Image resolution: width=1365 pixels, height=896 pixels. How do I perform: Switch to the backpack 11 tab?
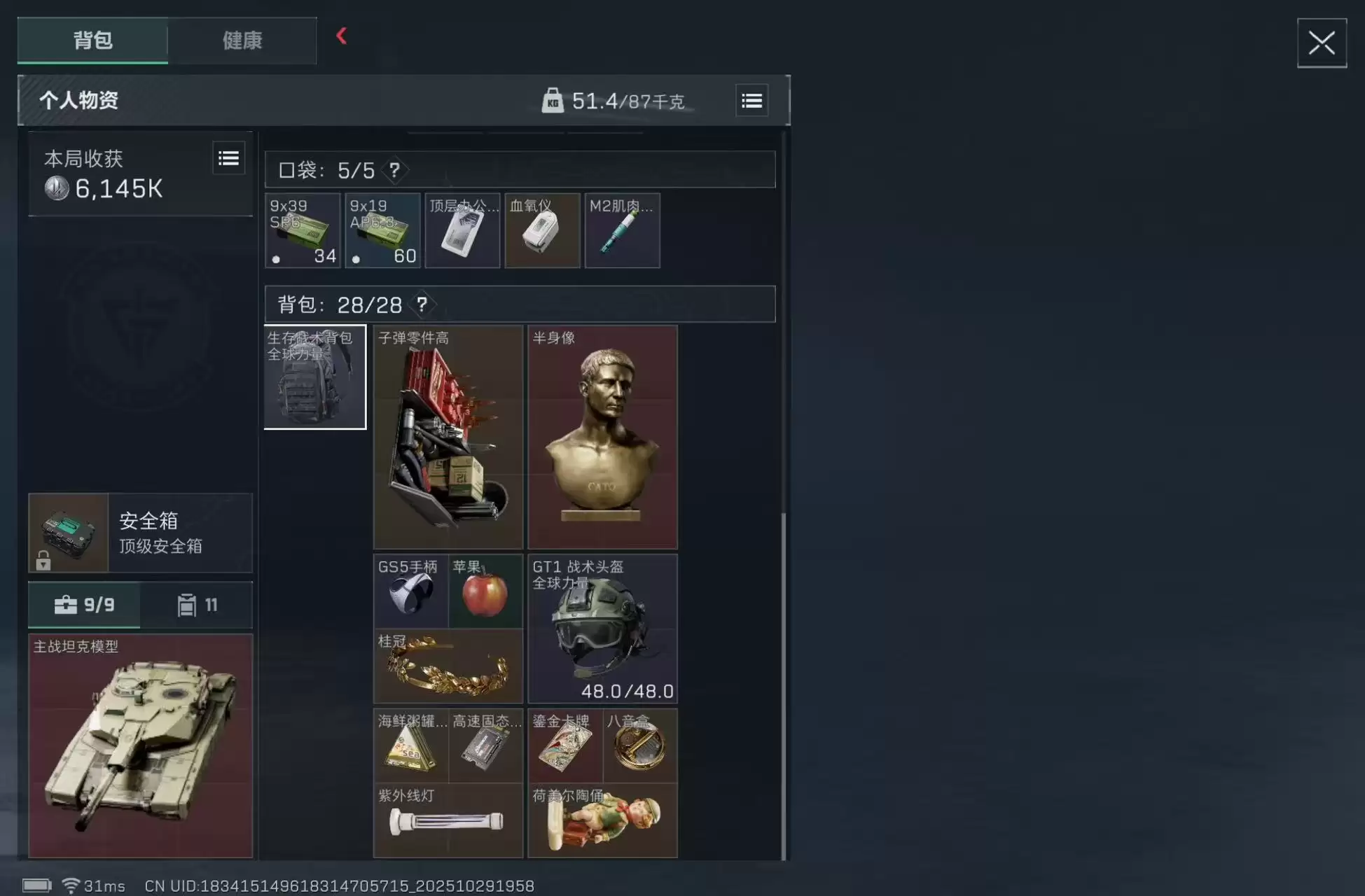(x=197, y=605)
